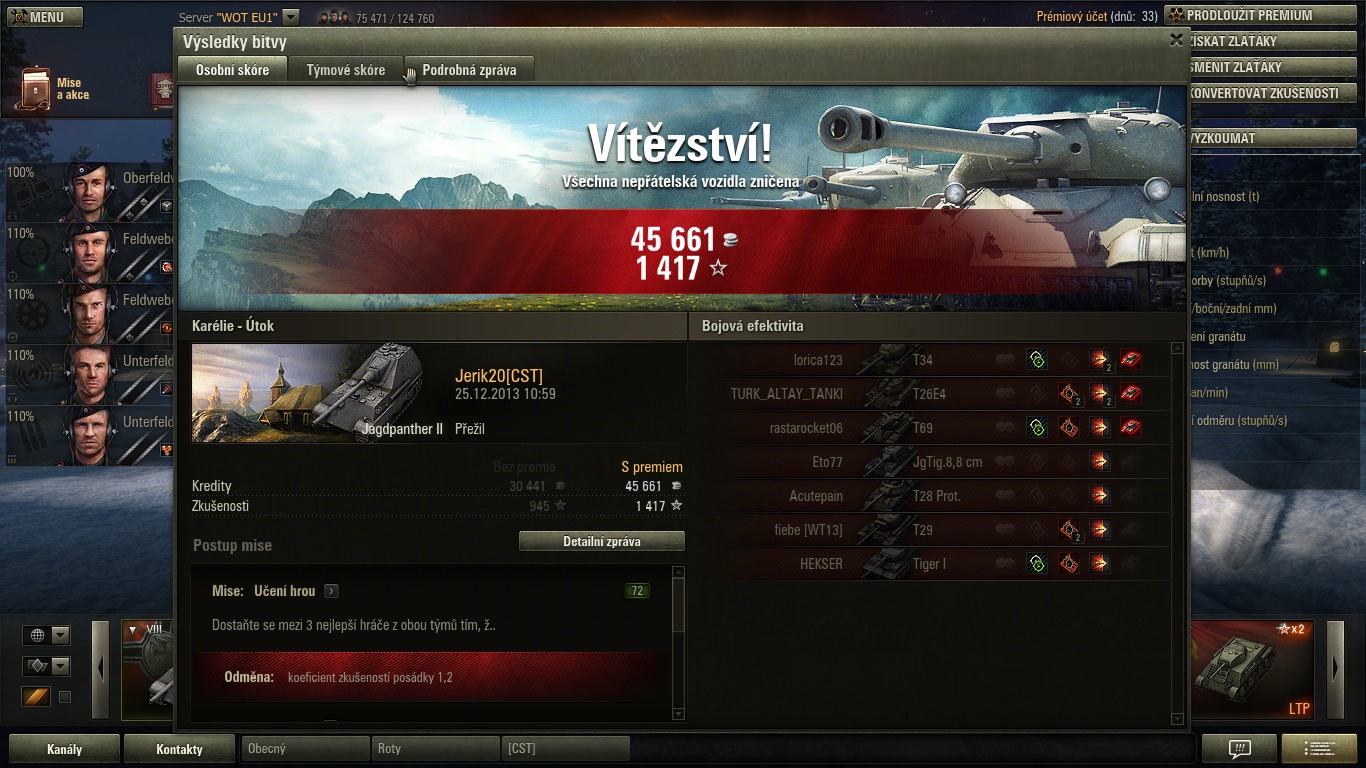The width and height of the screenshot is (1366, 768).
Task: Open the Kanály chat channels
Action: click(64, 749)
